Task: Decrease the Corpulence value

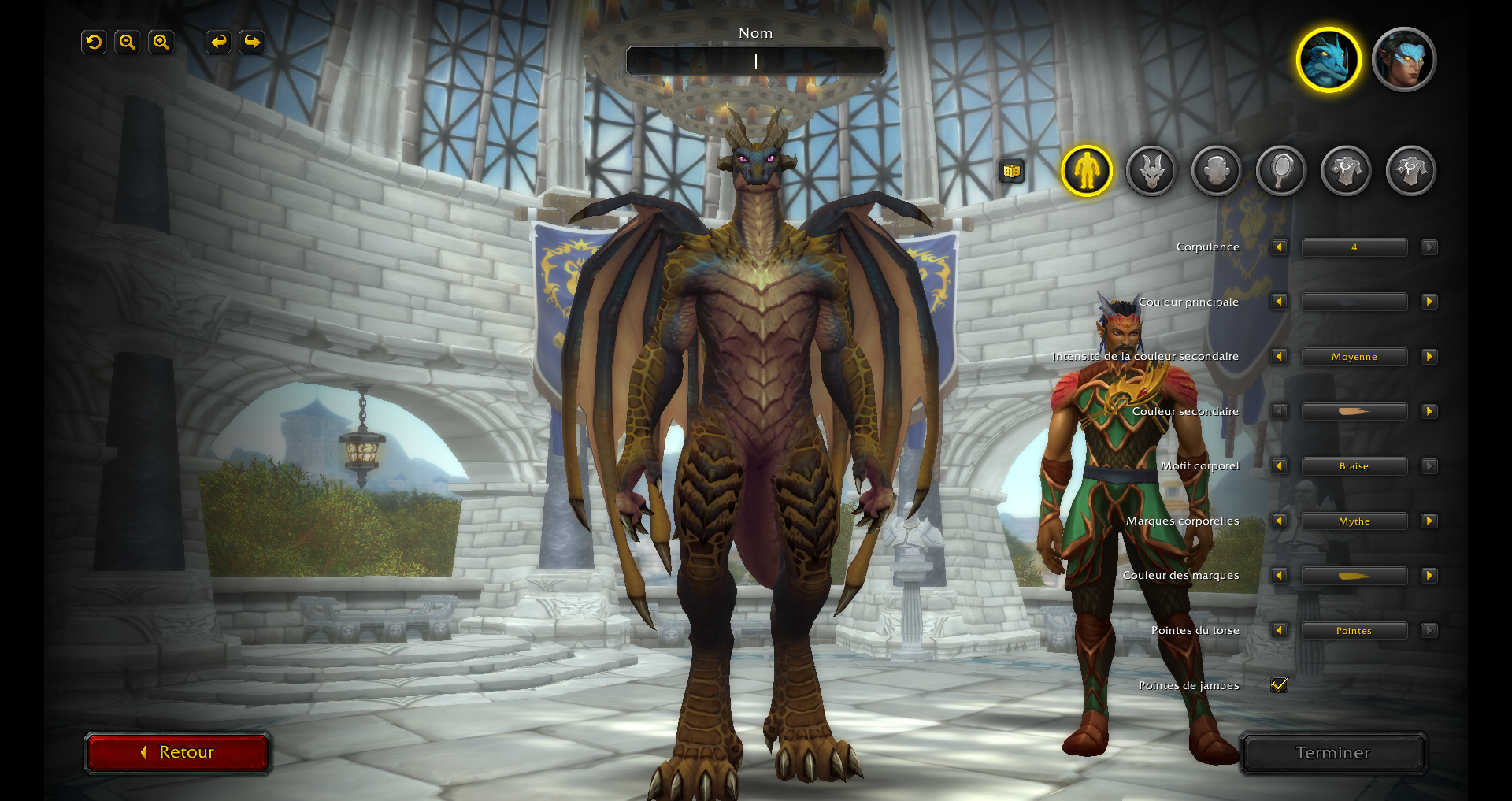Action: (x=1279, y=247)
